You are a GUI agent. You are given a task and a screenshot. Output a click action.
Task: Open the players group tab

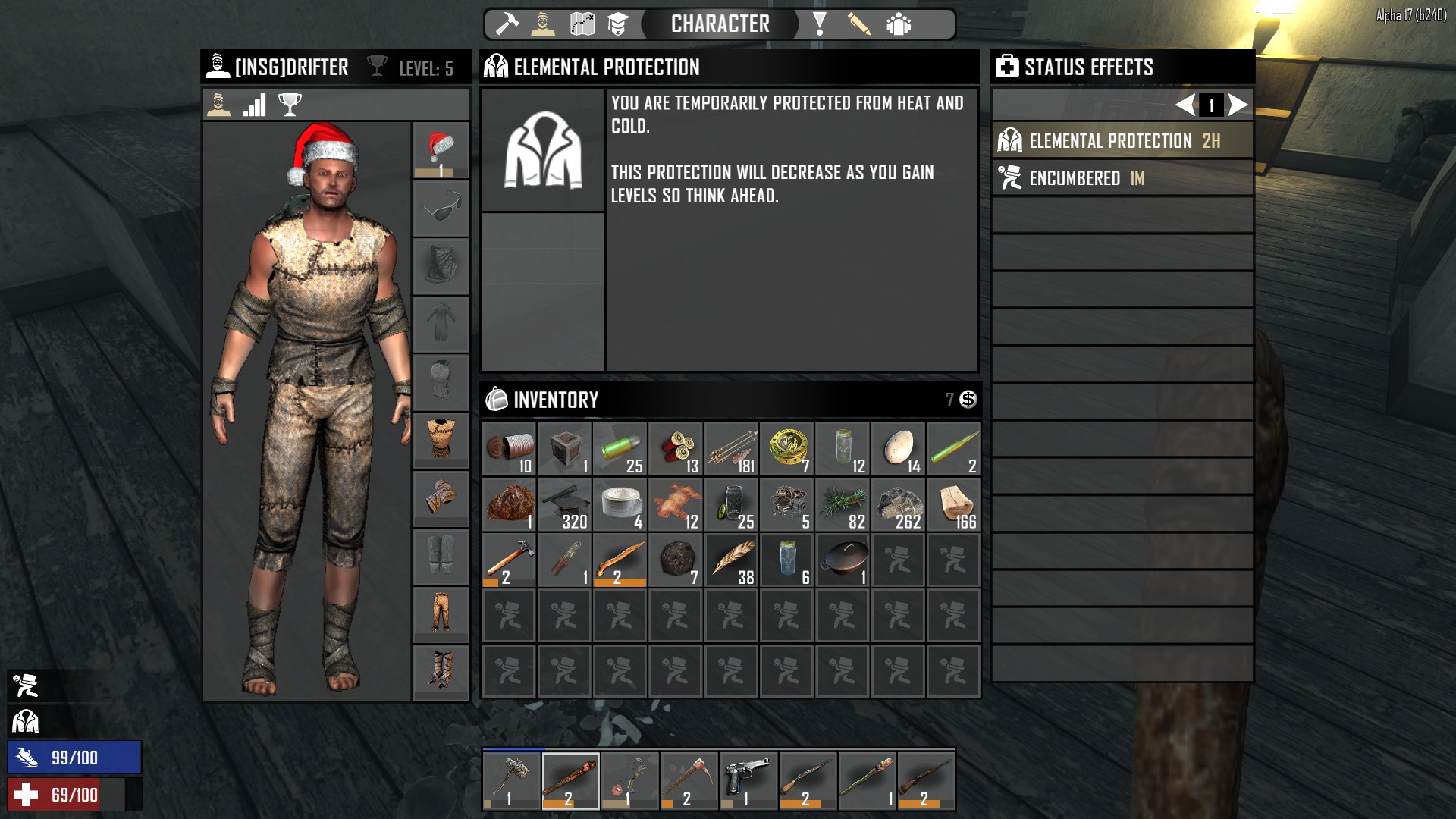point(899,24)
